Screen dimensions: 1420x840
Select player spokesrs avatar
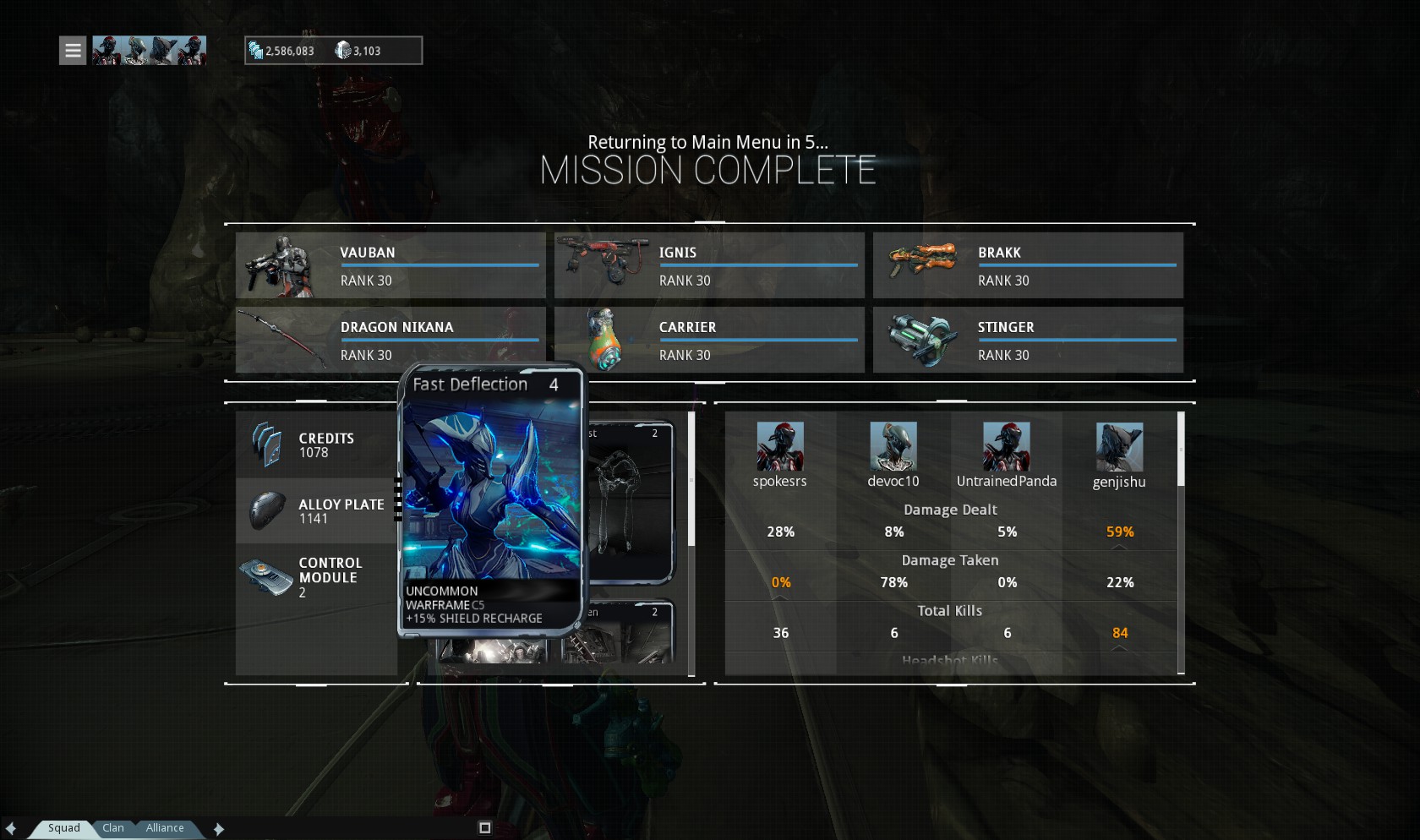pyautogui.click(x=780, y=446)
